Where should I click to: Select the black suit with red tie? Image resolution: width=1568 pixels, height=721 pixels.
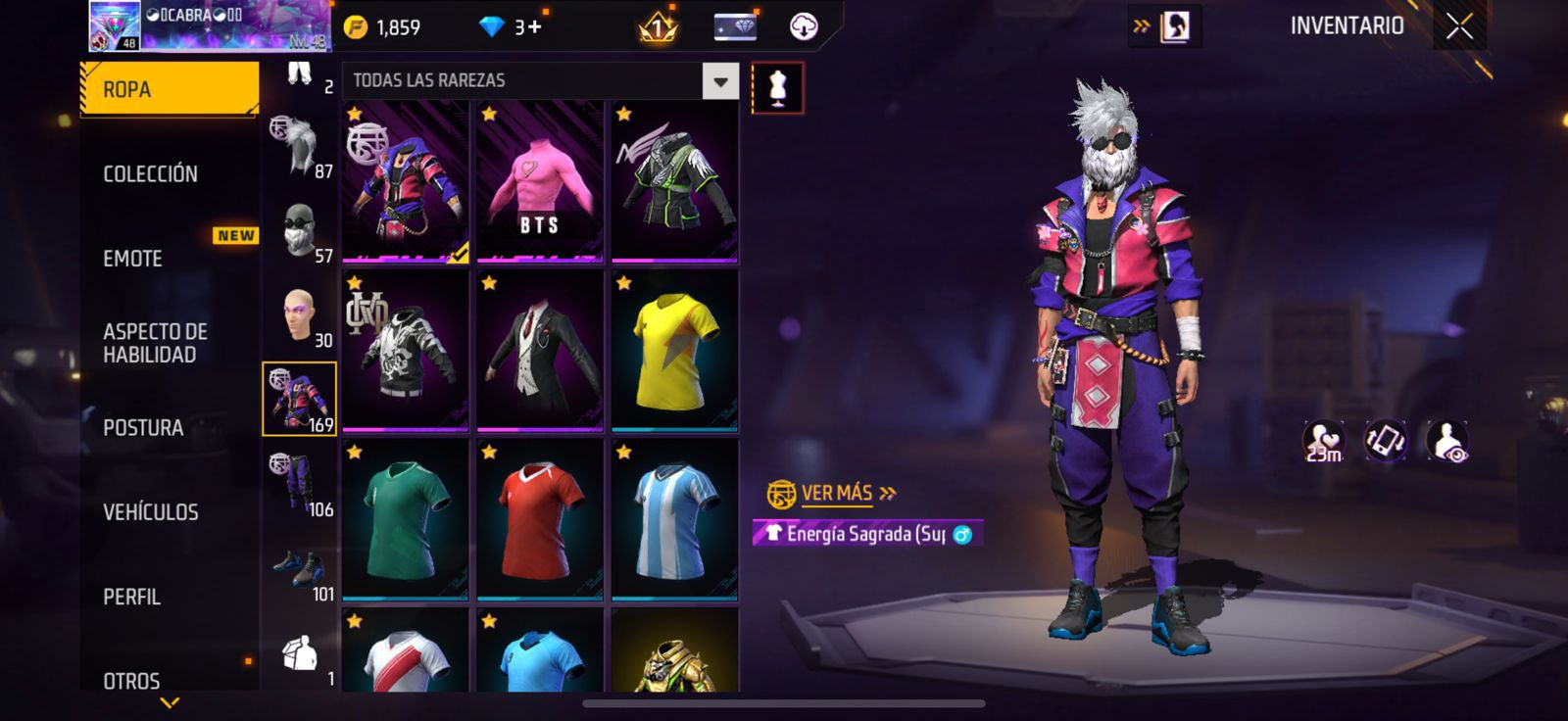coord(539,351)
